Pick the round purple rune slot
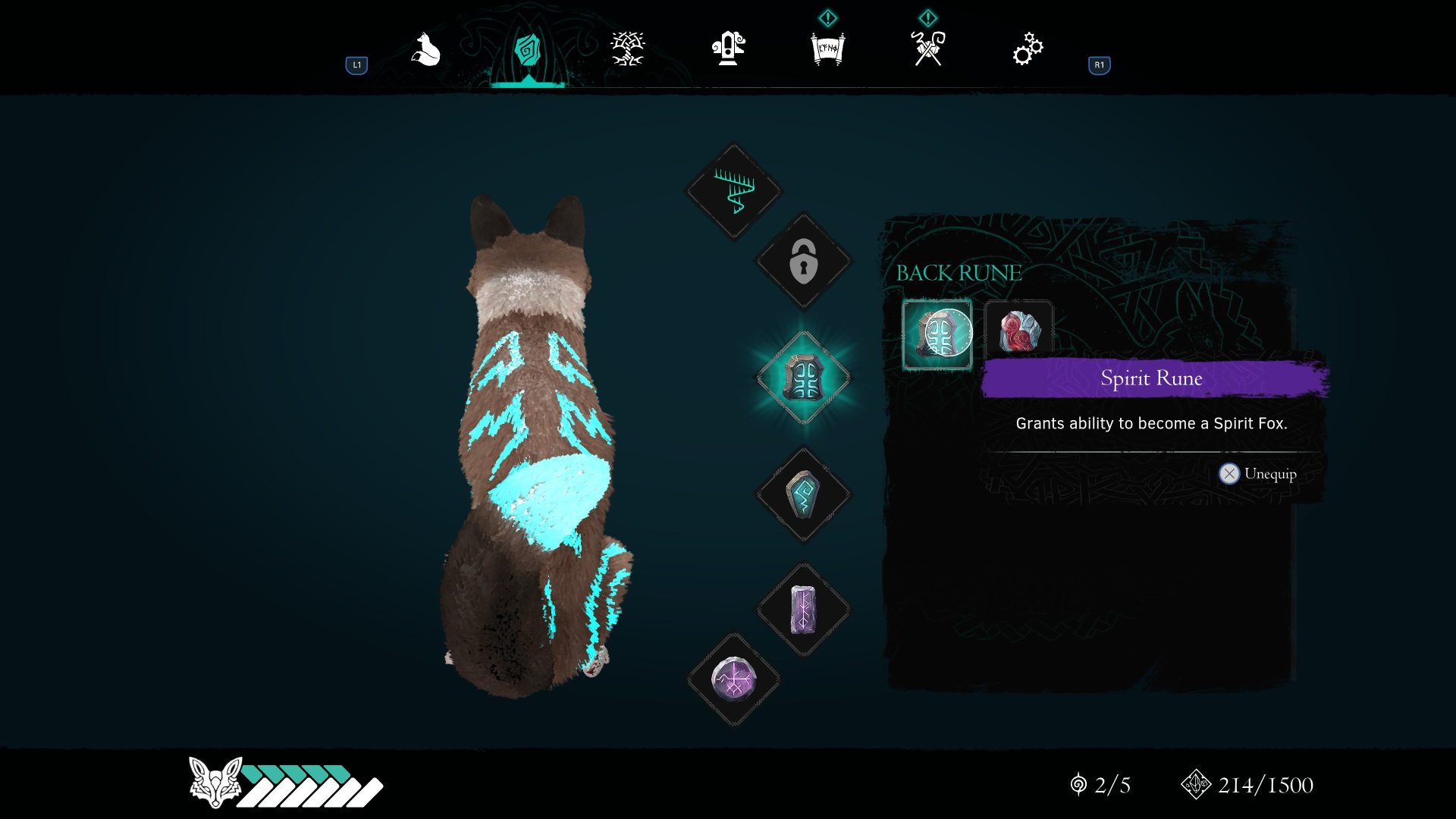The width and height of the screenshot is (1456, 819). 733,679
